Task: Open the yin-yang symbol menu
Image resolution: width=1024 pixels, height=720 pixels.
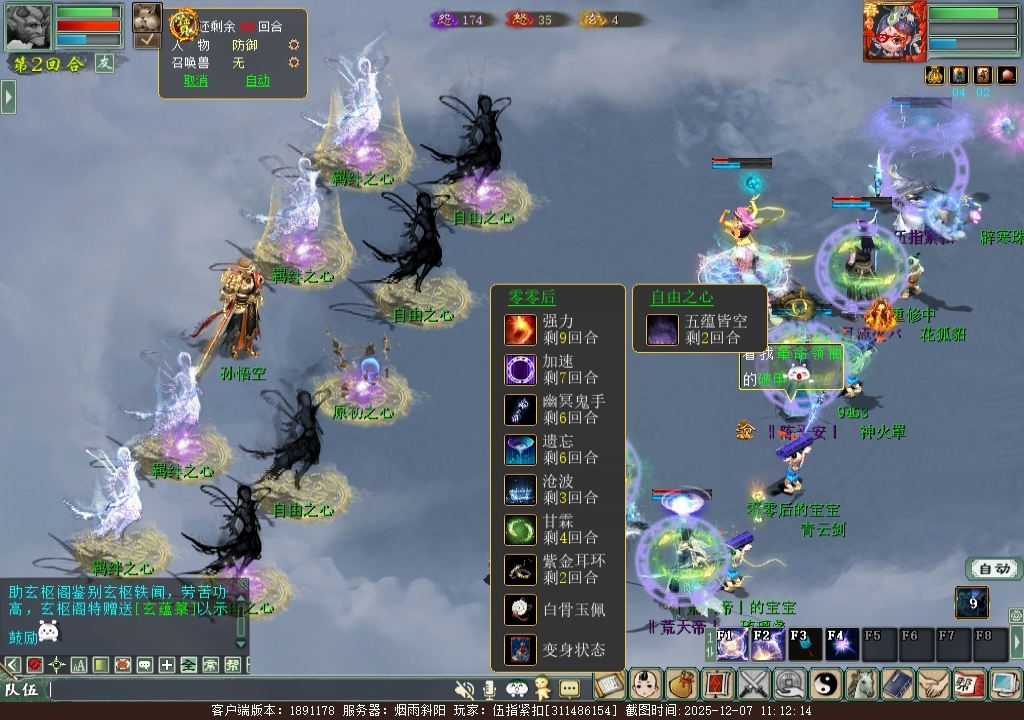Action: [825, 685]
